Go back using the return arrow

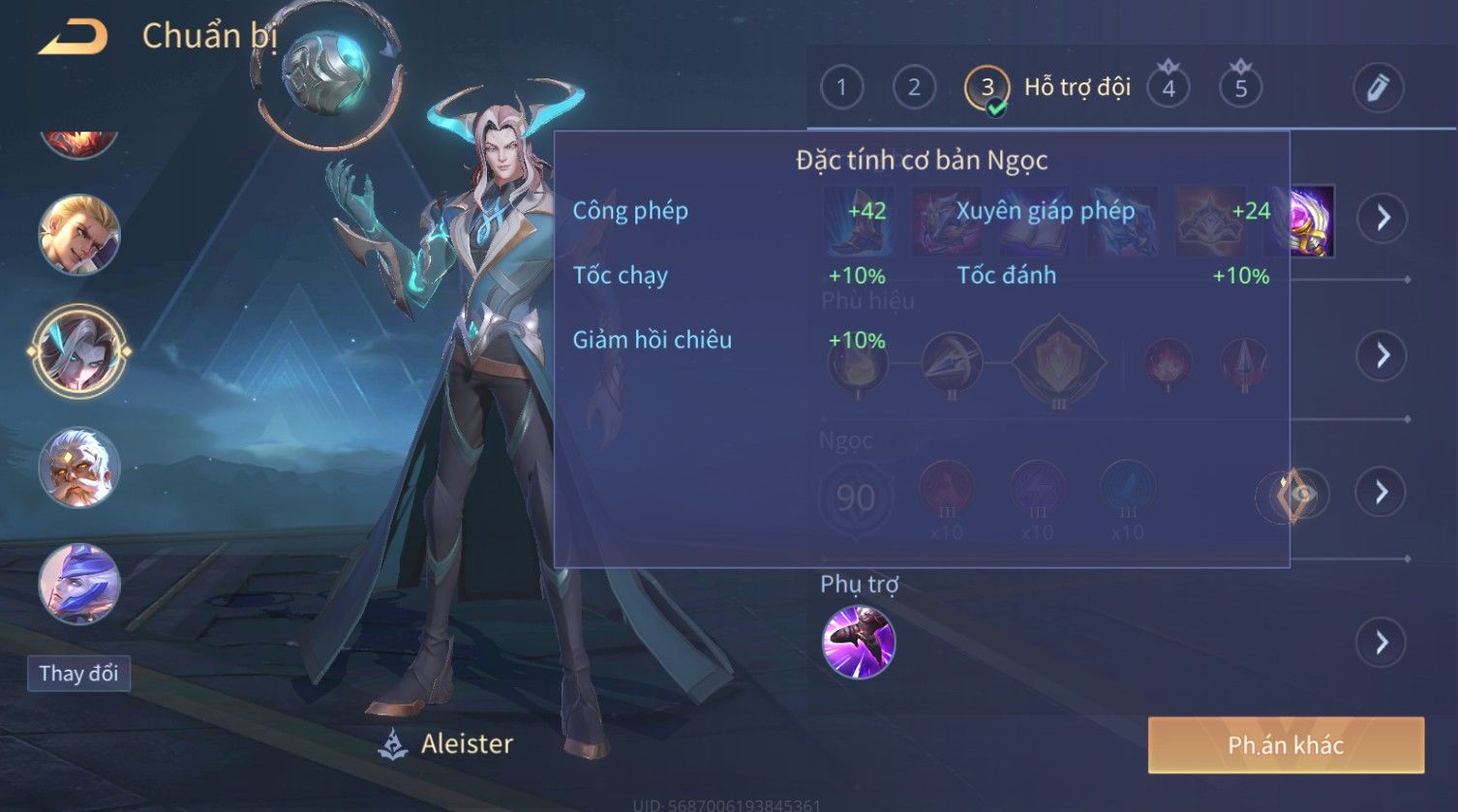73,37
